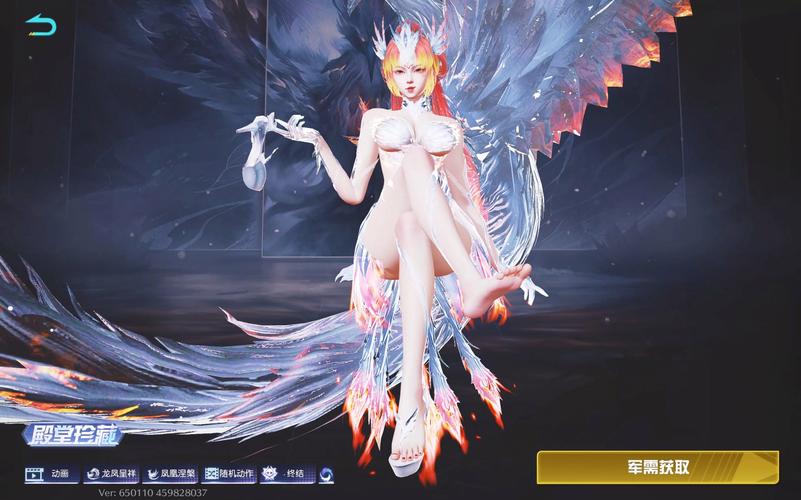Trigger the 随机动作 random action
This screenshot has width=801, height=500.
coord(230,473)
